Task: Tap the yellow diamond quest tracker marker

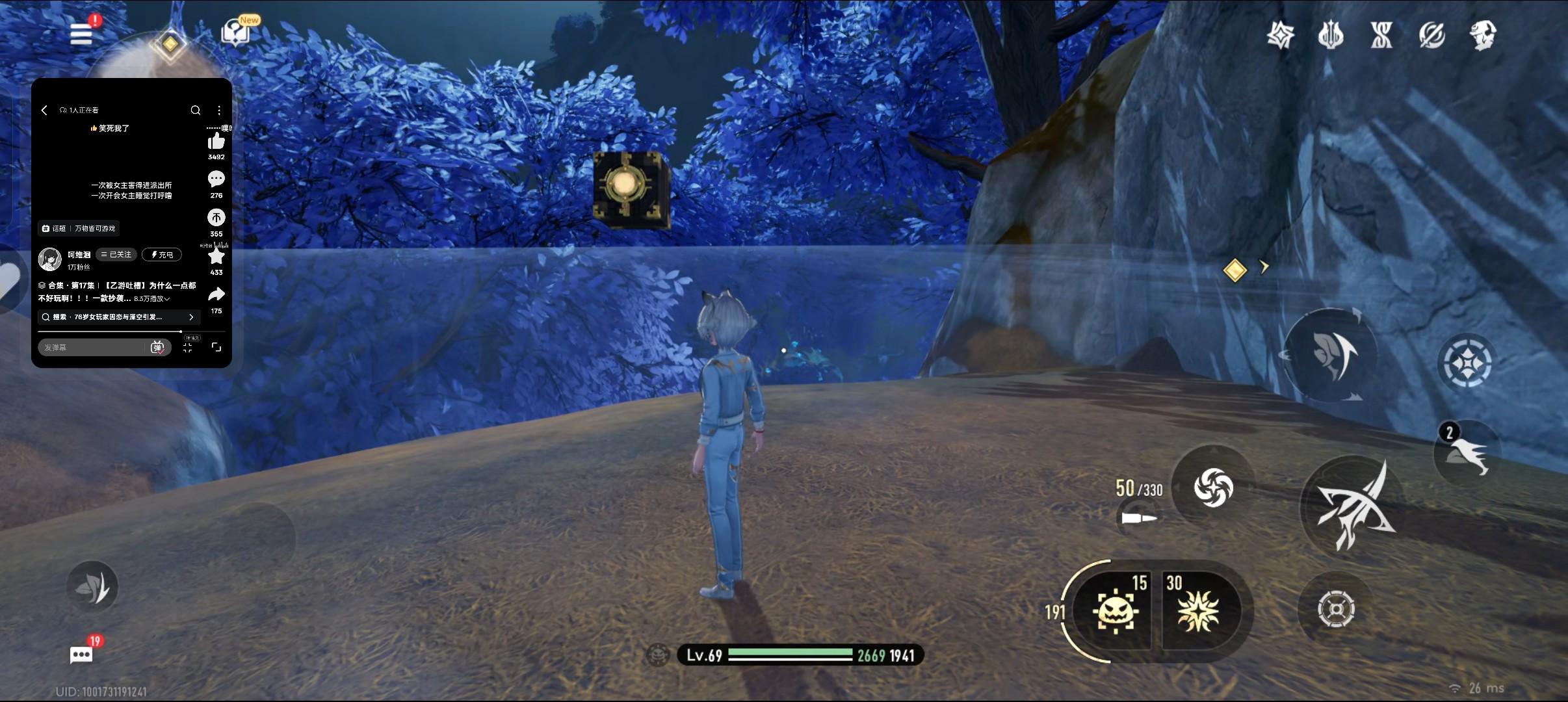Action: coord(1235,270)
